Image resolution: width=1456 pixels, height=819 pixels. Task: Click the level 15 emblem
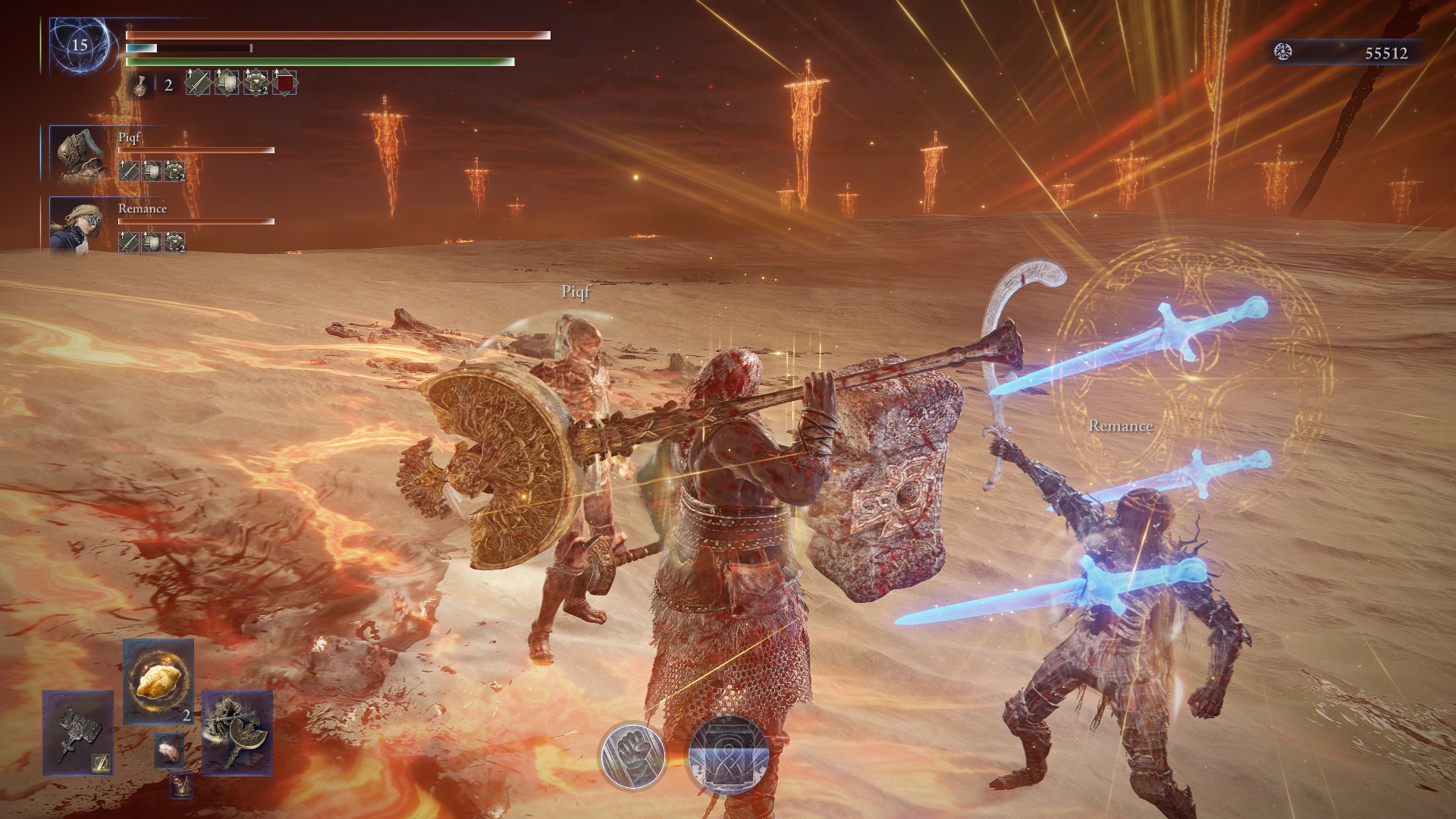(80, 45)
